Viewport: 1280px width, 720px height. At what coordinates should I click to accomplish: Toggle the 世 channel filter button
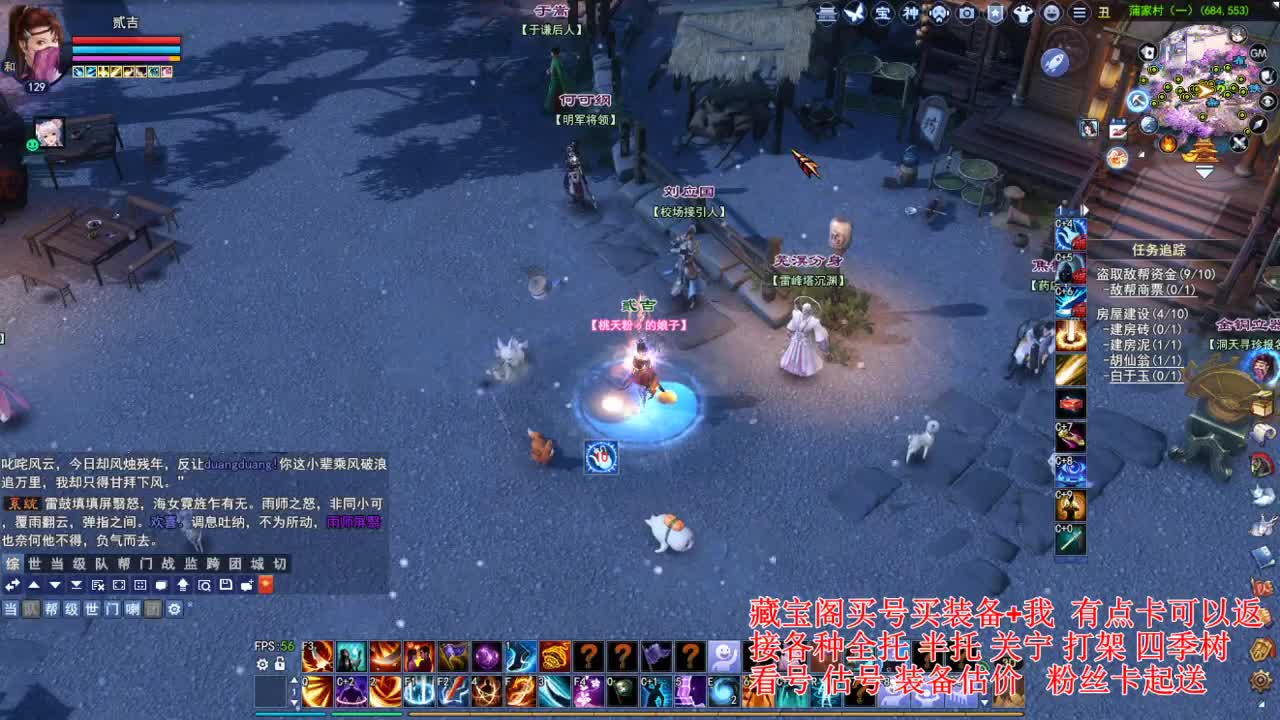93,609
